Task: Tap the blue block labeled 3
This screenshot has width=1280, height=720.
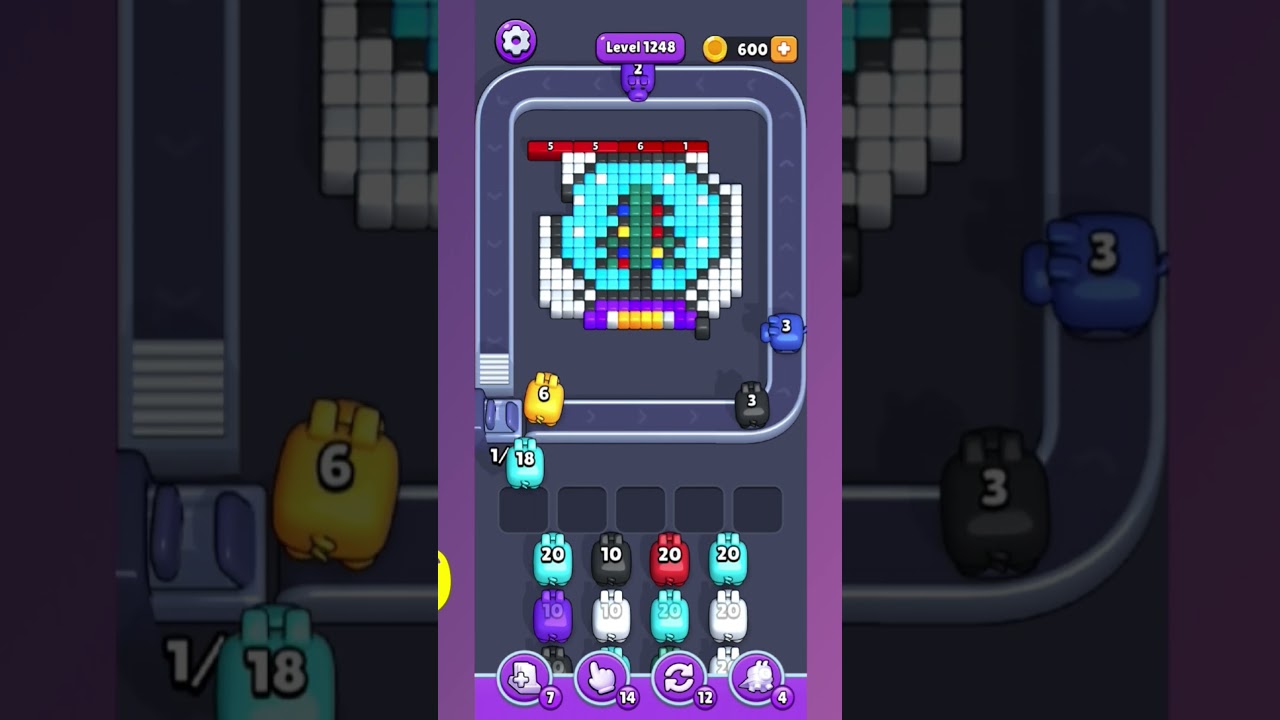Action: tap(786, 329)
